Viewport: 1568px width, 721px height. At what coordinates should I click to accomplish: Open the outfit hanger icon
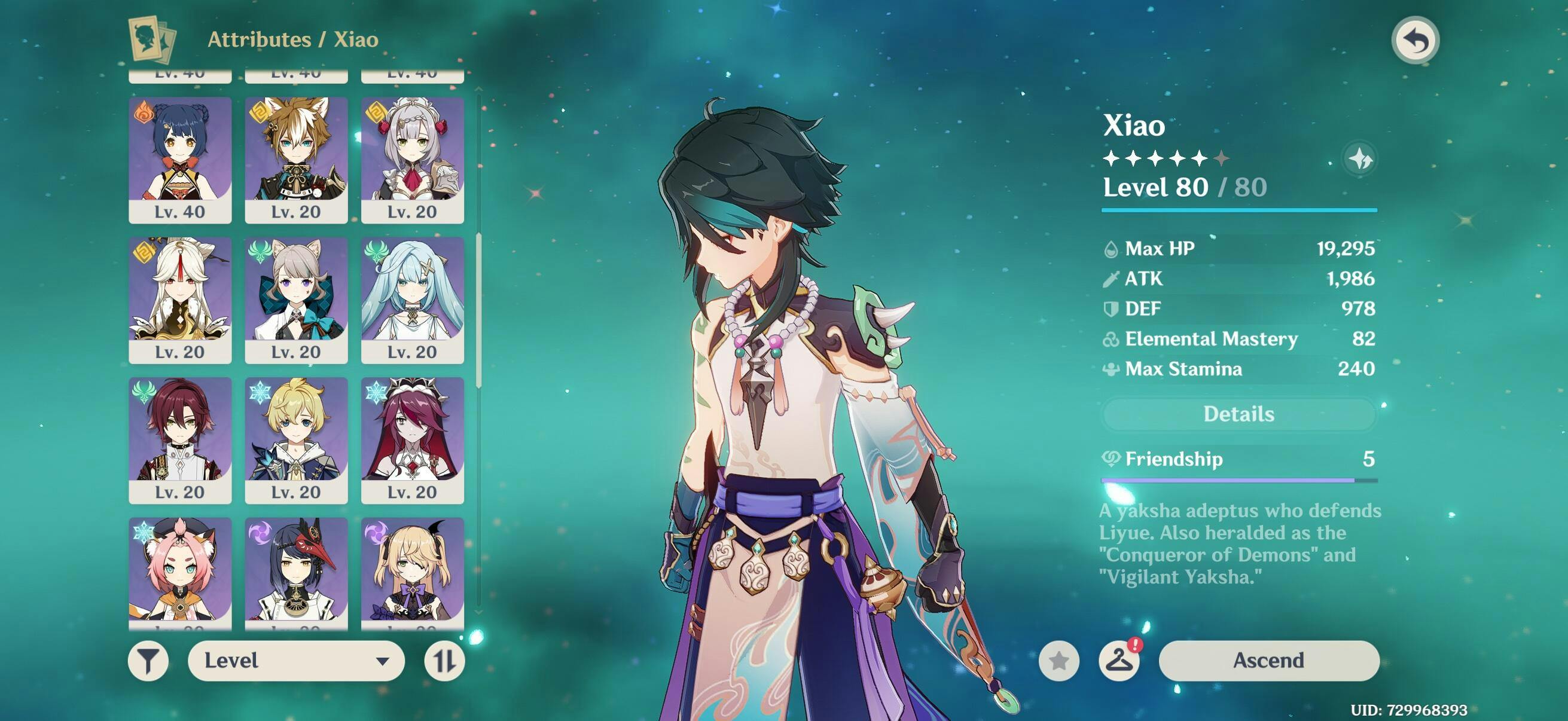coord(1119,660)
